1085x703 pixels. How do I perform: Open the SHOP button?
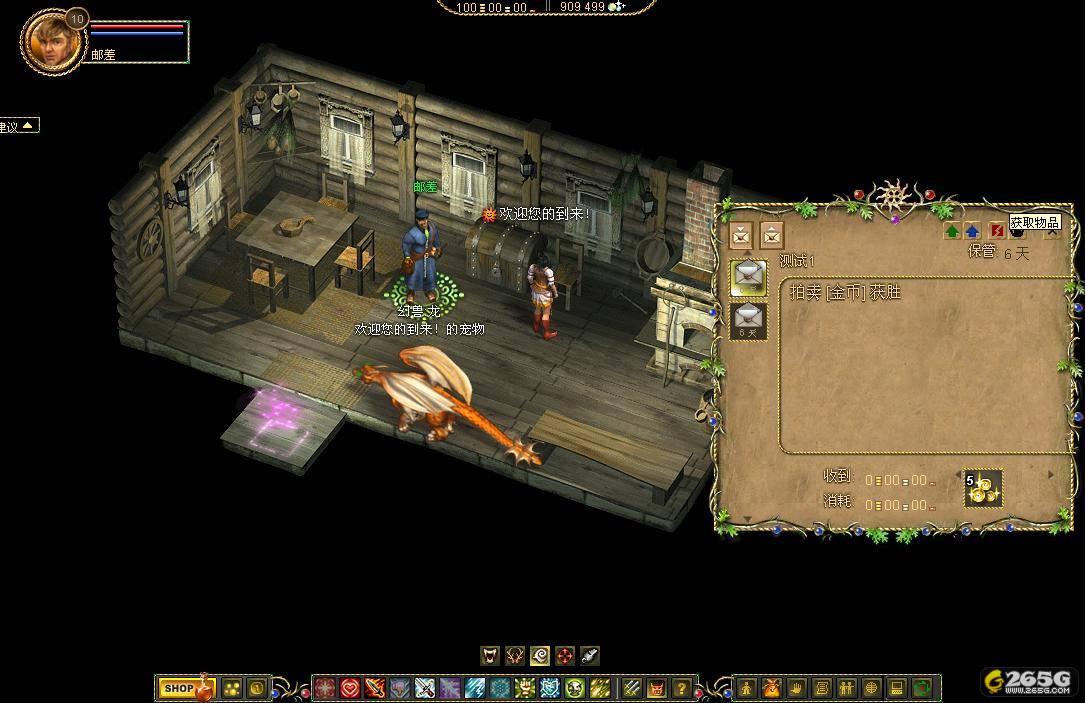[x=179, y=688]
